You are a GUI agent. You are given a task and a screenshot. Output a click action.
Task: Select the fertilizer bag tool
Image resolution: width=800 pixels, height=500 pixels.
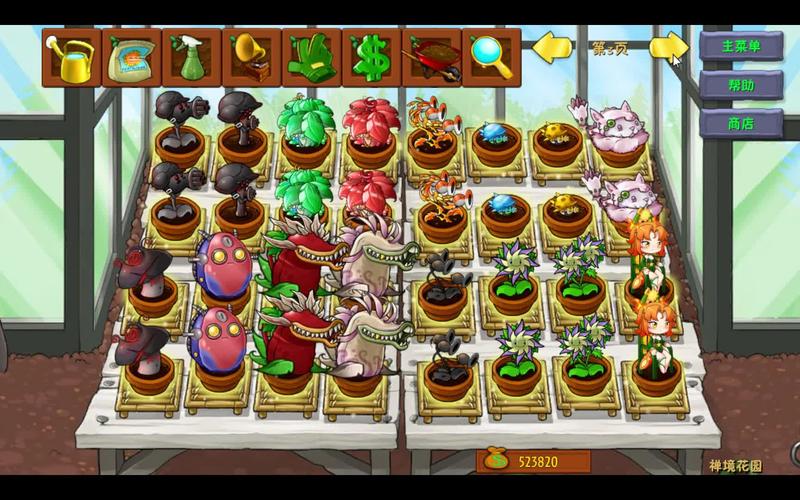(x=131, y=58)
